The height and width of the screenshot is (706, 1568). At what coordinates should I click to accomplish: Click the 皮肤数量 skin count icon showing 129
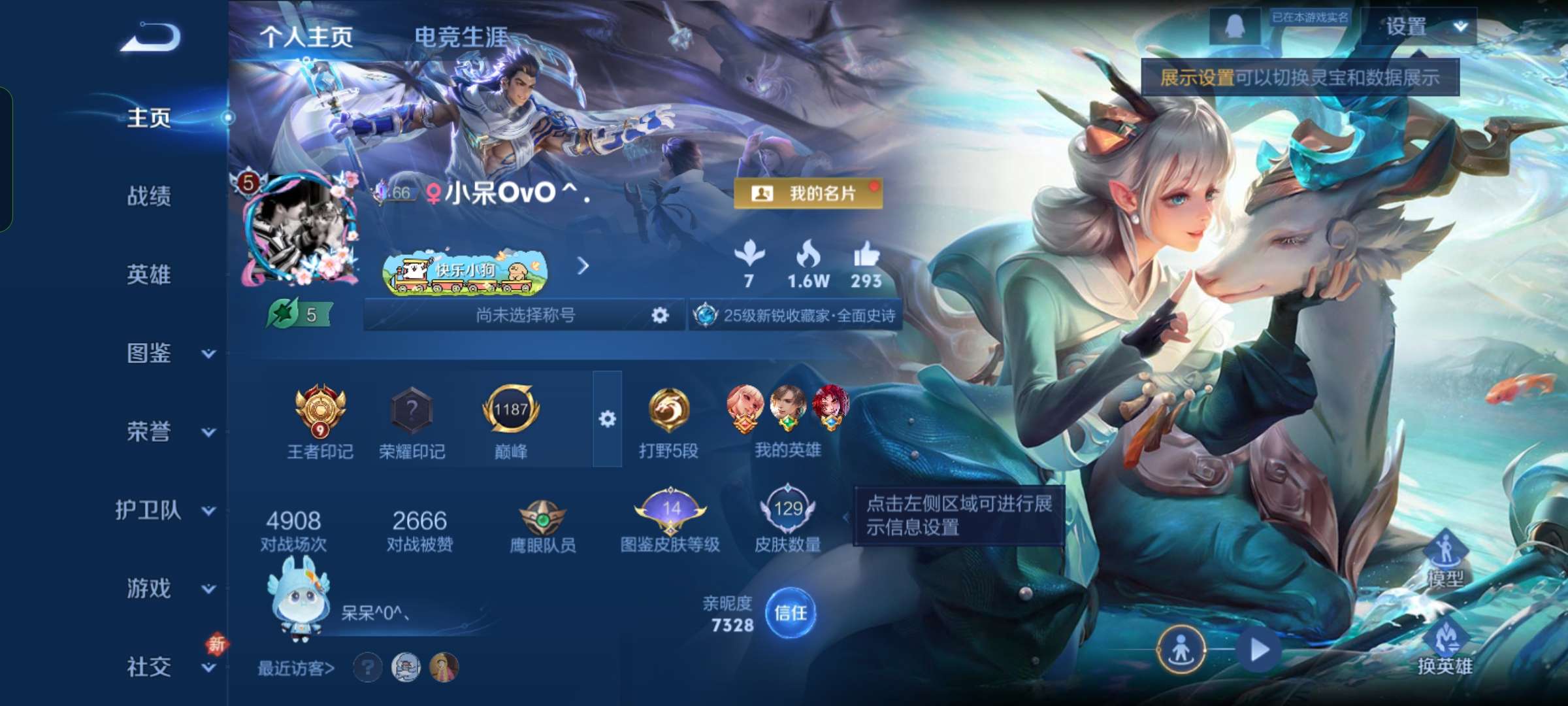pos(787,510)
